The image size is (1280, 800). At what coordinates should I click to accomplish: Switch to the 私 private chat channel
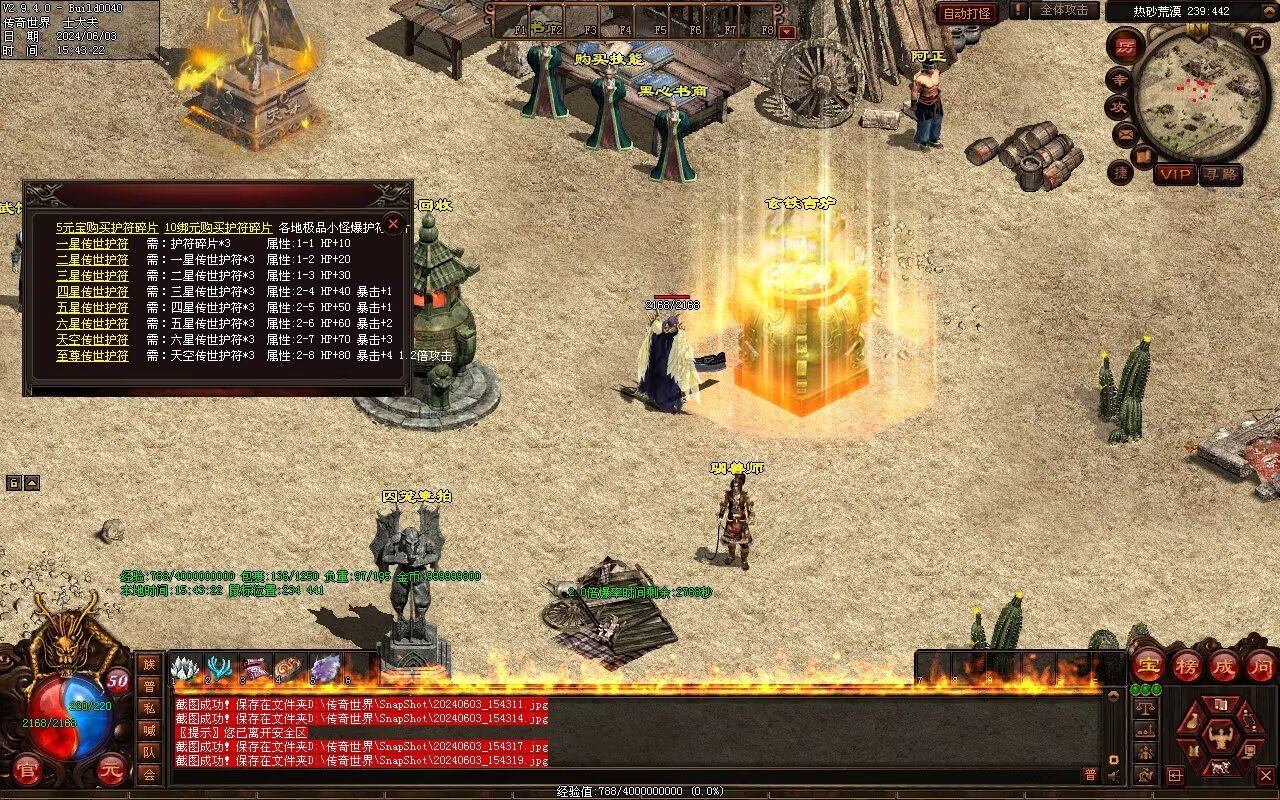point(148,708)
